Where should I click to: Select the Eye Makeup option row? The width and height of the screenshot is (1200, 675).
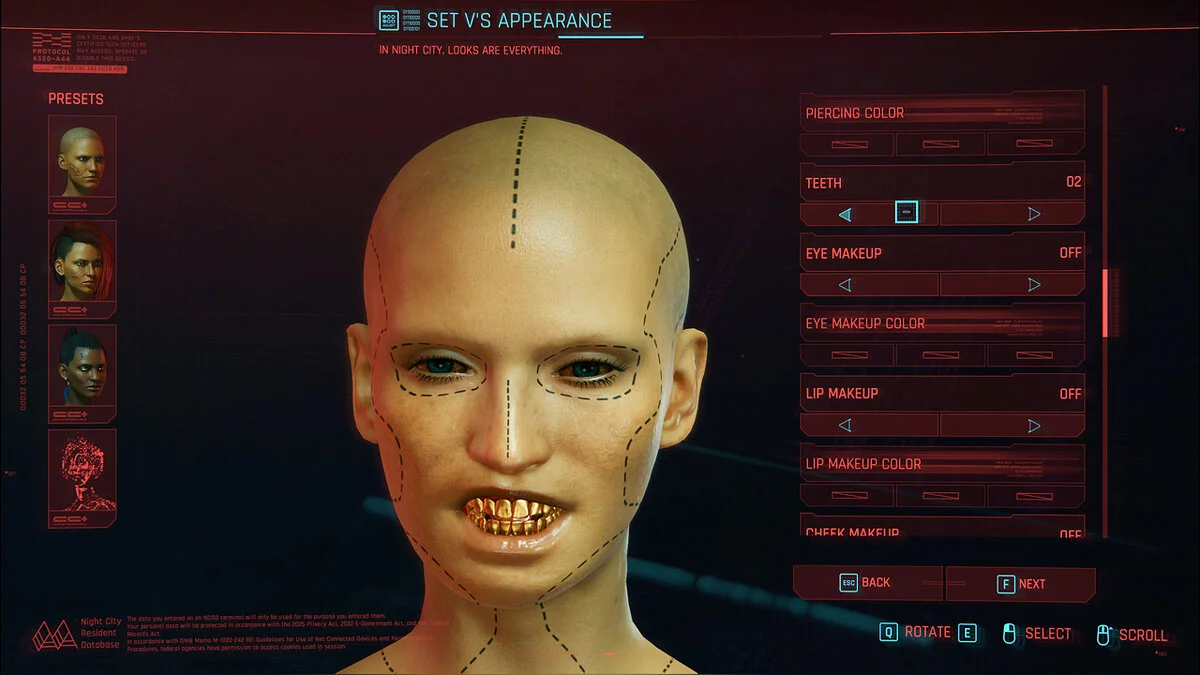942,253
